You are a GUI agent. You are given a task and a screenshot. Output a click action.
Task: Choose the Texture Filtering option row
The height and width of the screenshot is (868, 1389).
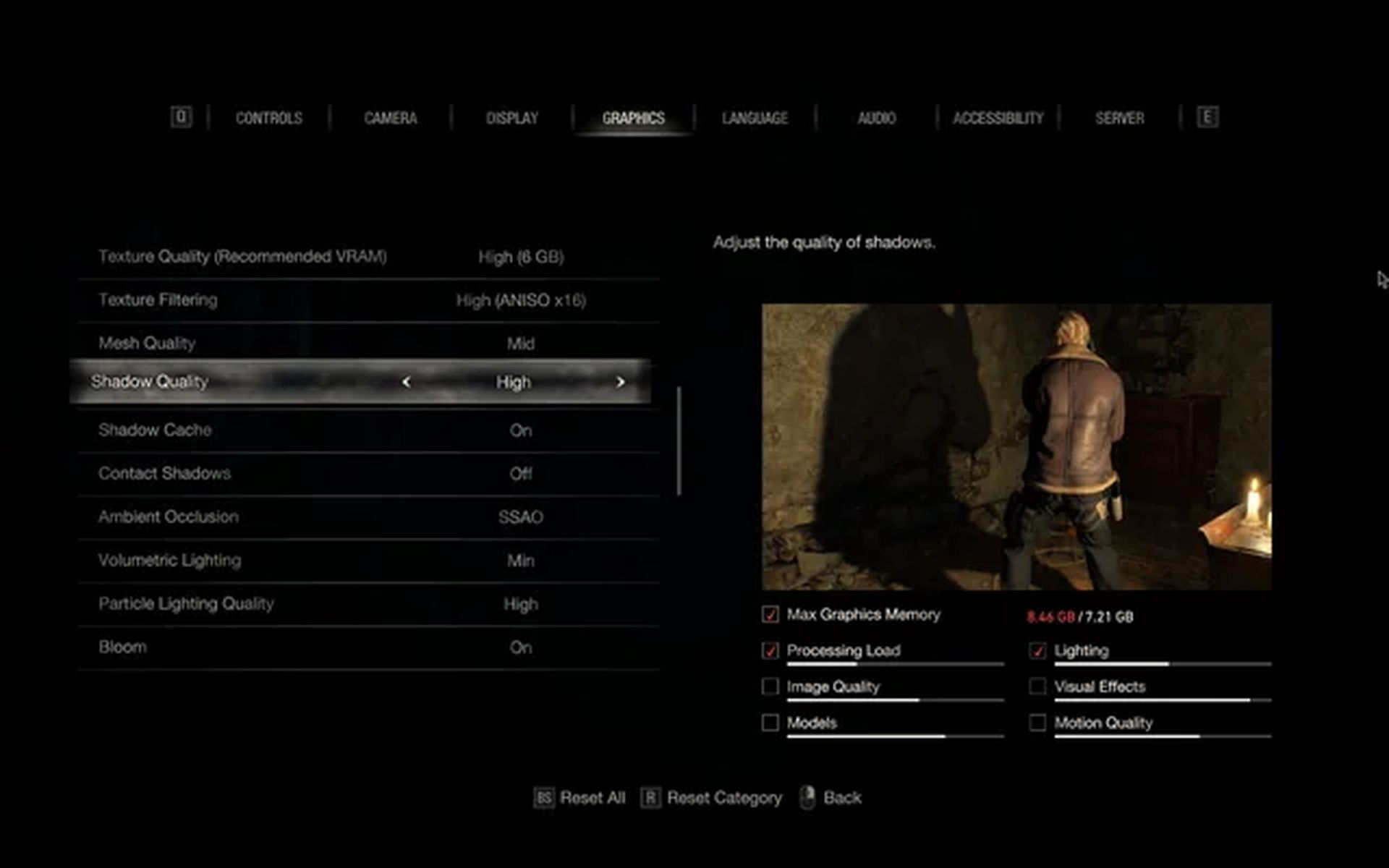tap(369, 300)
